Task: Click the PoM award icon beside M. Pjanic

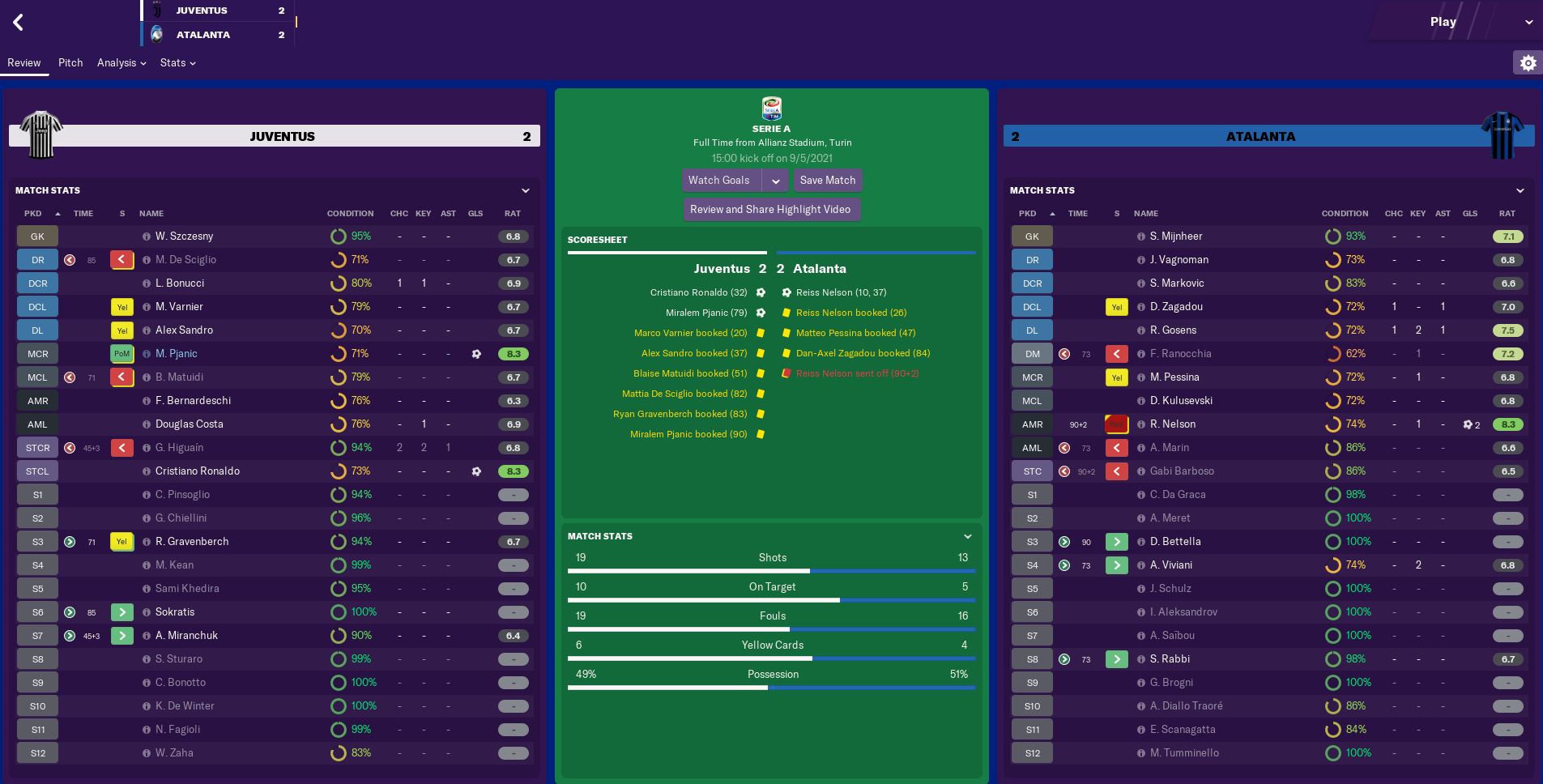Action: (x=121, y=353)
